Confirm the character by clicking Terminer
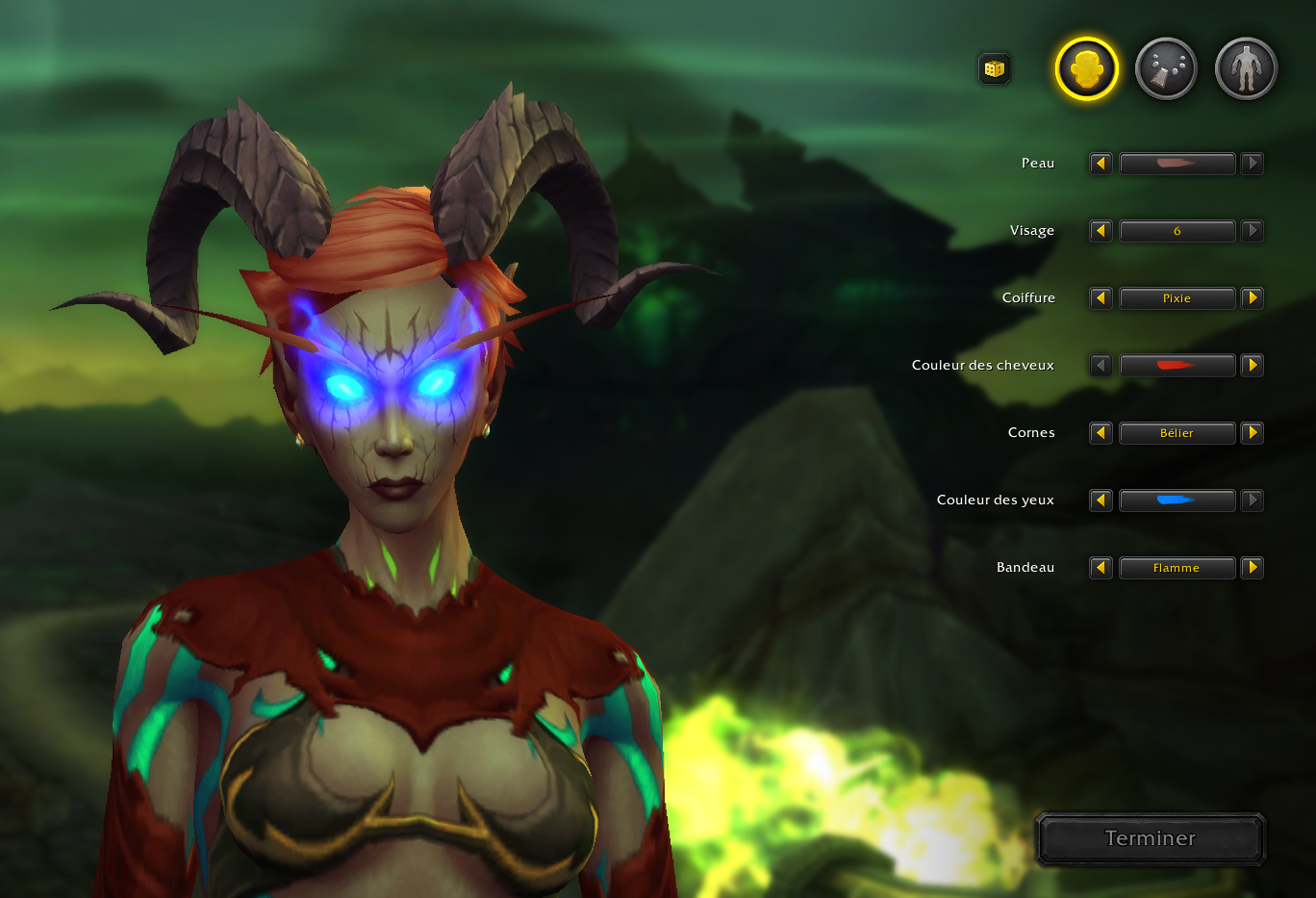The image size is (1316, 898). pyautogui.click(x=1151, y=838)
